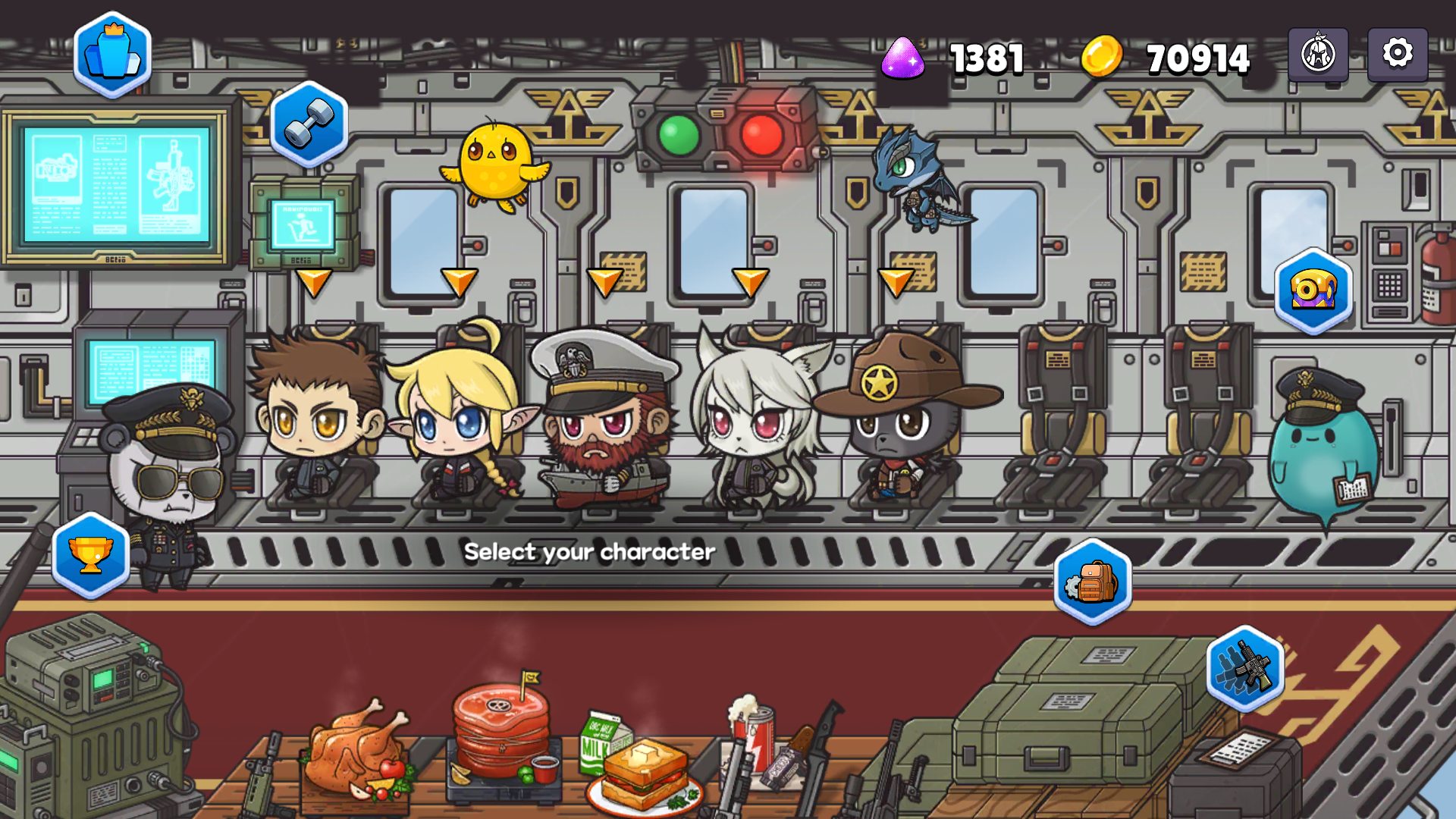Open inventory using the backpack hexagon icon

pos(1092,580)
